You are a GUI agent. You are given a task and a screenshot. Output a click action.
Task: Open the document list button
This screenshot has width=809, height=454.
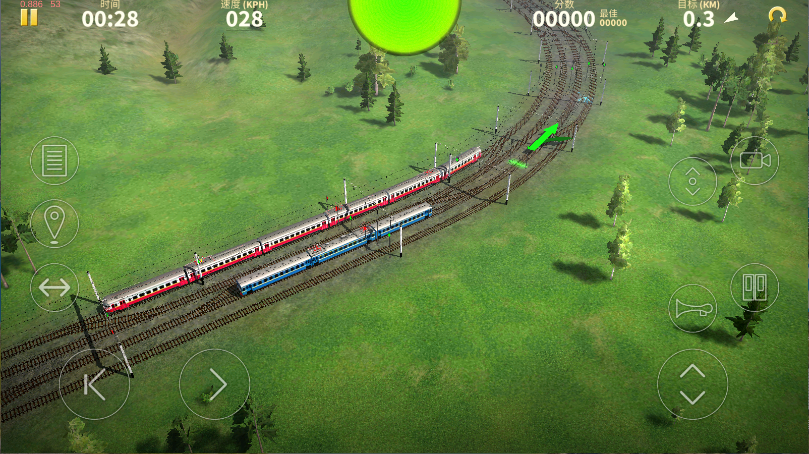click(54, 160)
